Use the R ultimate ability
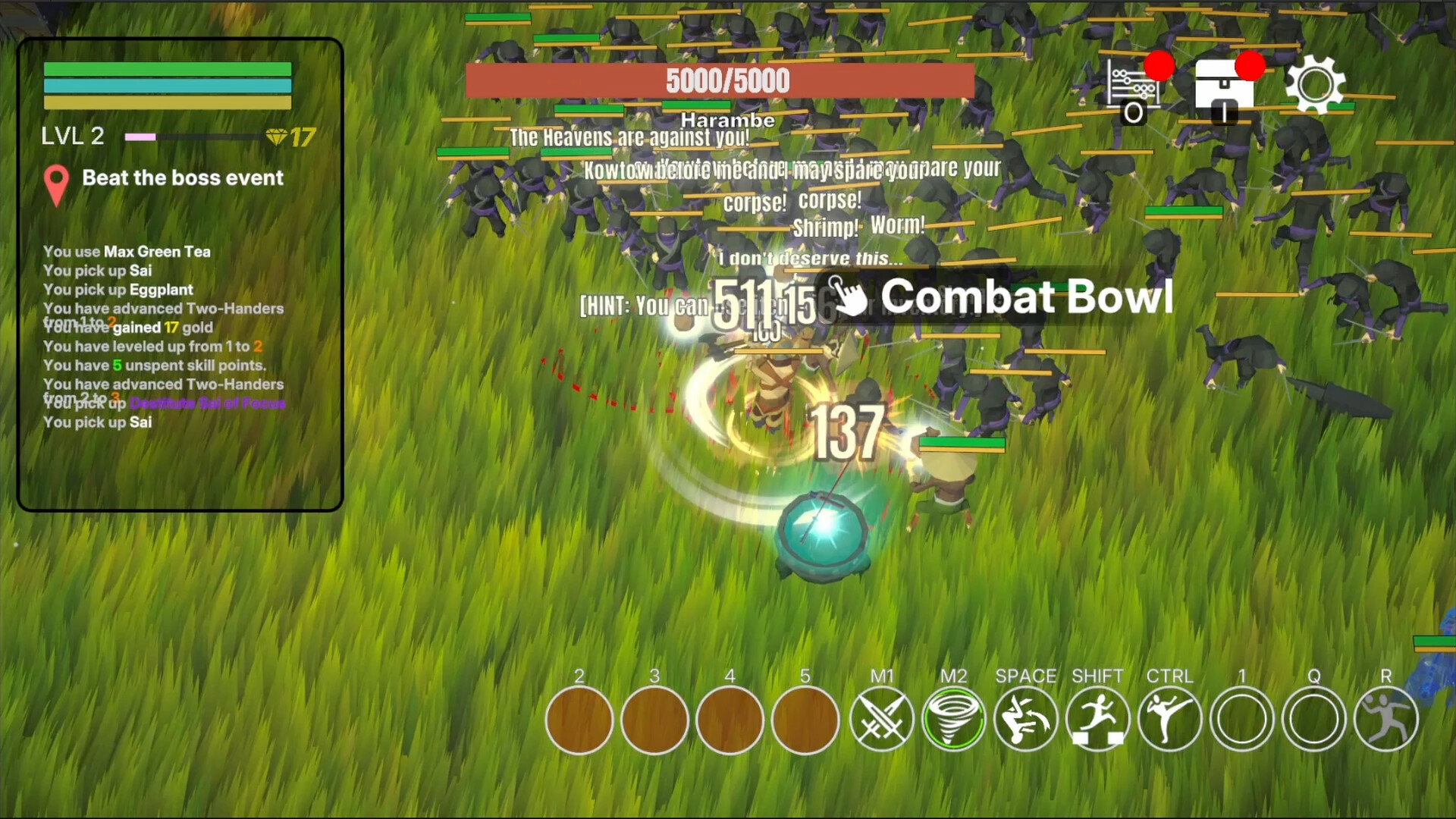 click(1385, 719)
